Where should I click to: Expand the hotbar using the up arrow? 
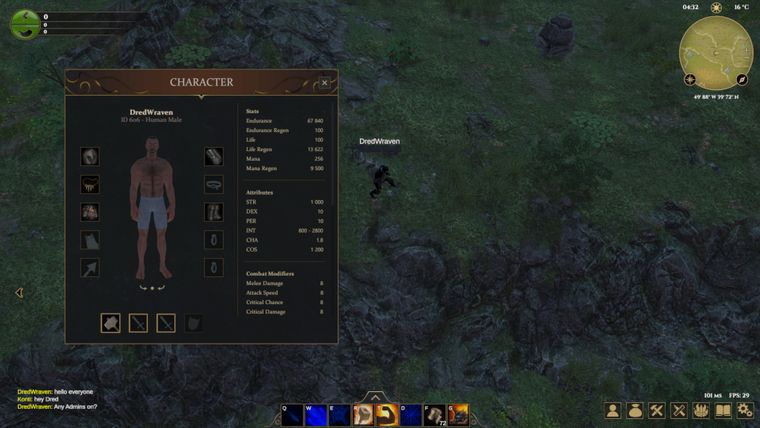coord(374,396)
